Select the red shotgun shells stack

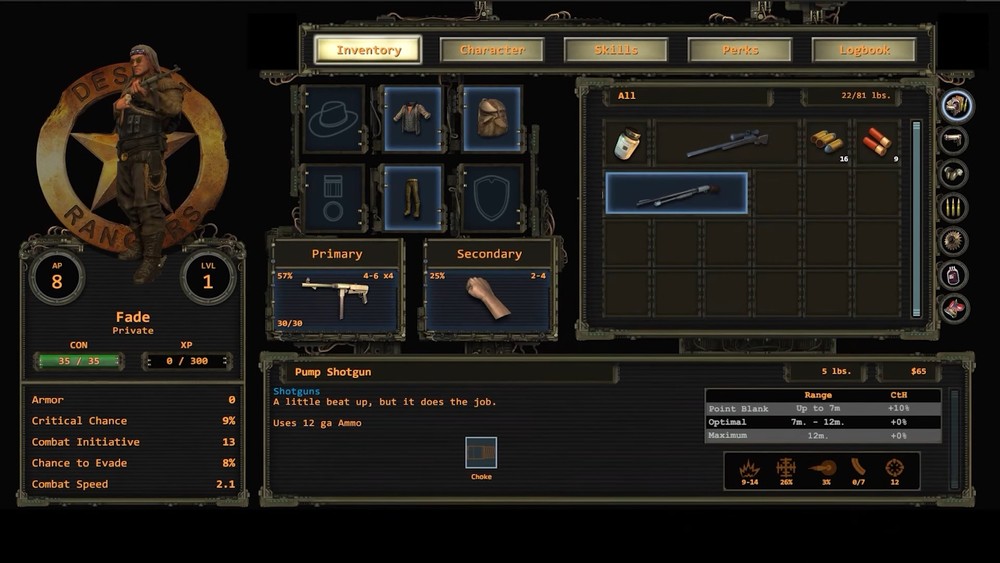point(876,142)
